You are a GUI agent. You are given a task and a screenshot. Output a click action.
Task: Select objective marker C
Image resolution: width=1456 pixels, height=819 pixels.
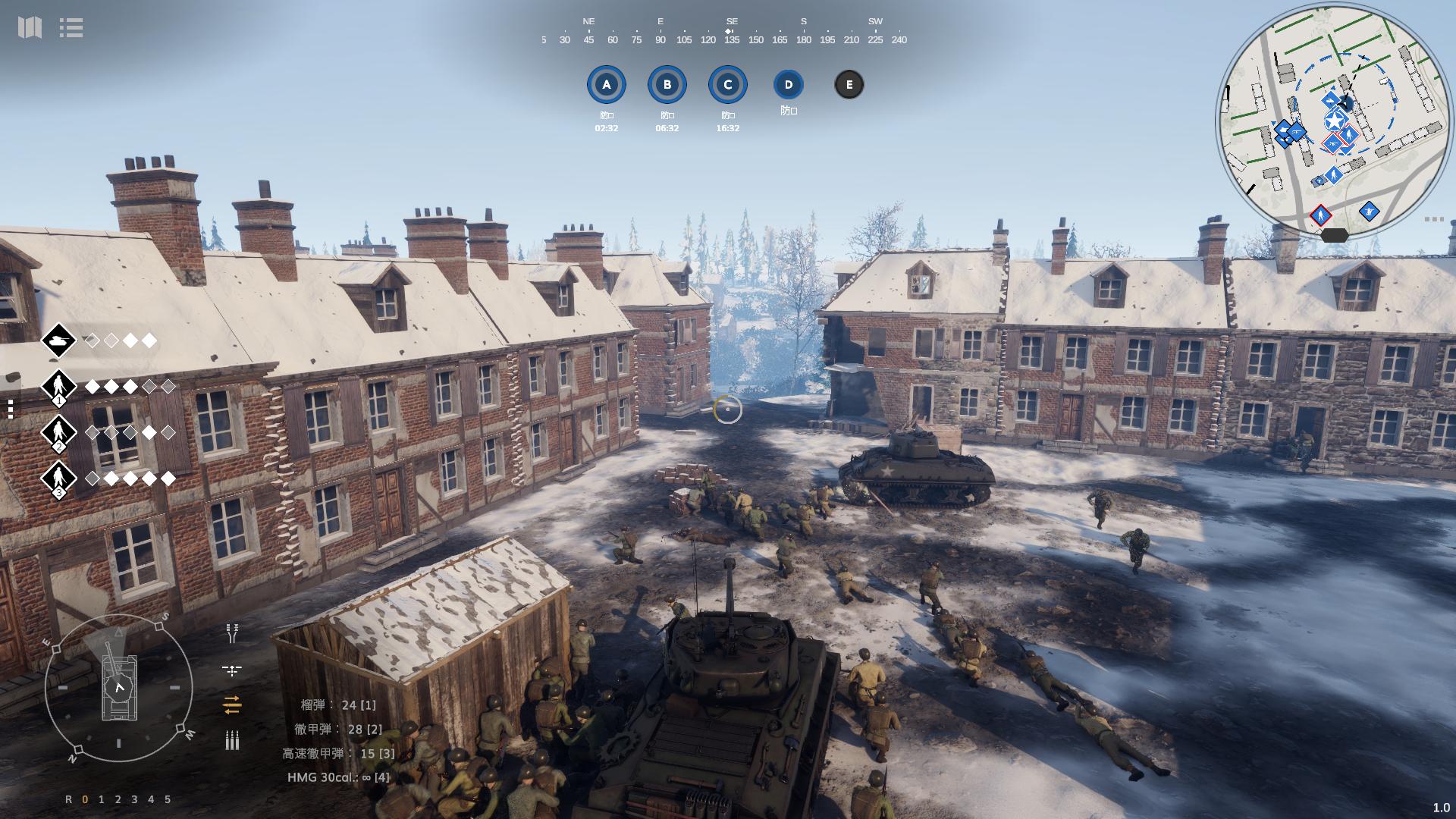click(x=728, y=85)
